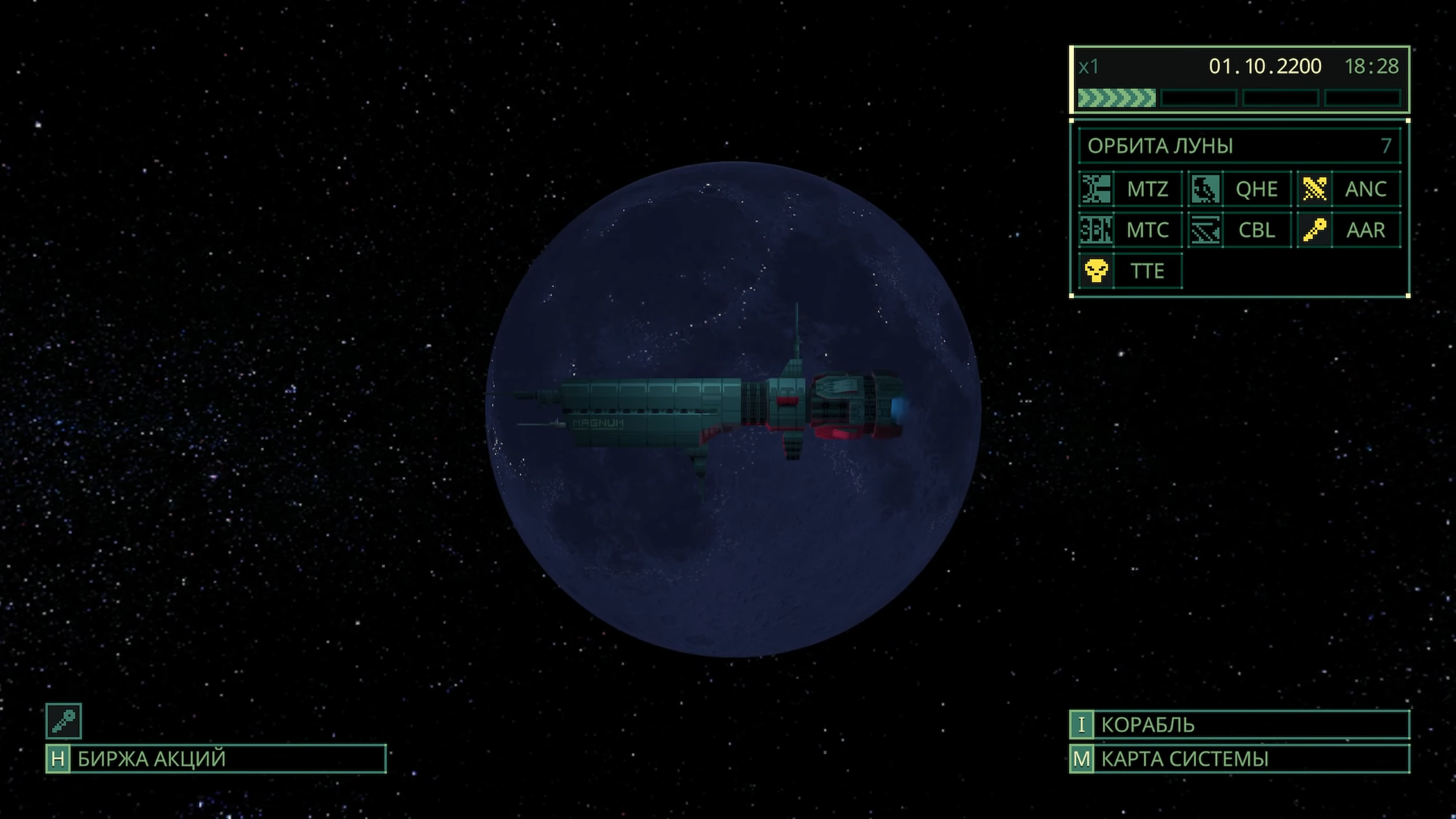Open the MTC faction entry
Viewport: 1456px width, 819px height.
1130,230
